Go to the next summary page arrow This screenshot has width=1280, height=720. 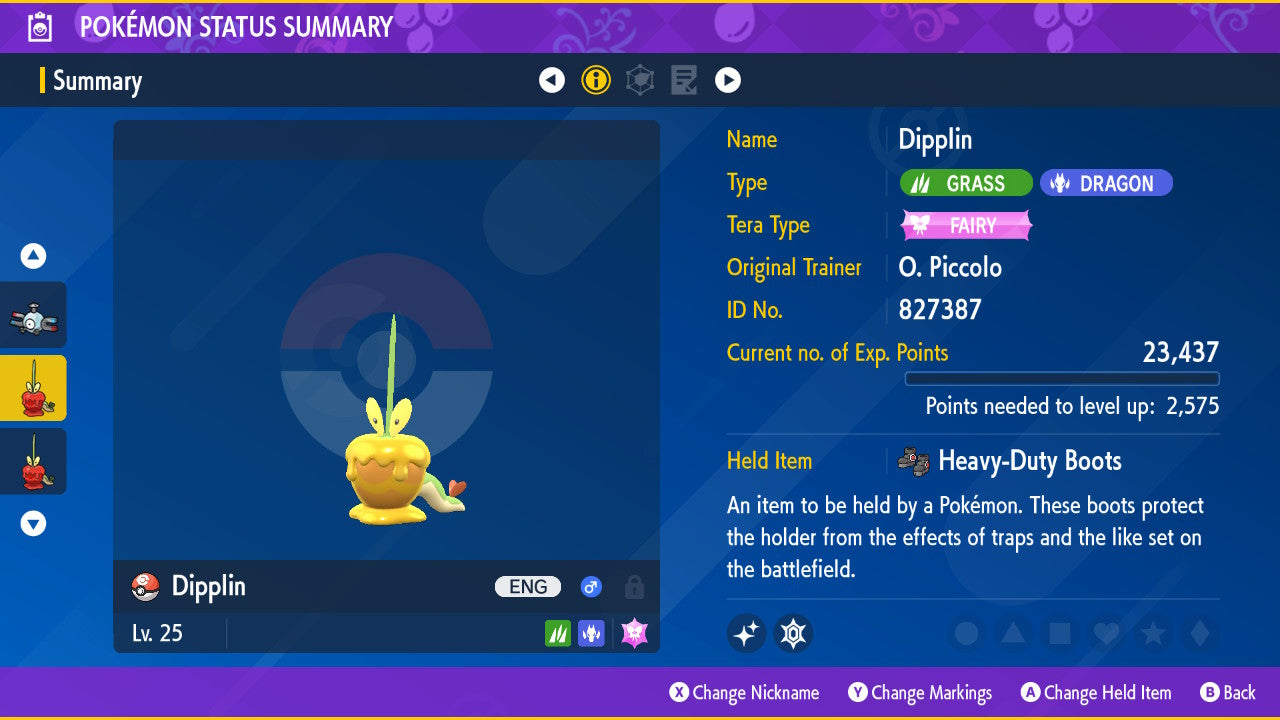pos(728,80)
